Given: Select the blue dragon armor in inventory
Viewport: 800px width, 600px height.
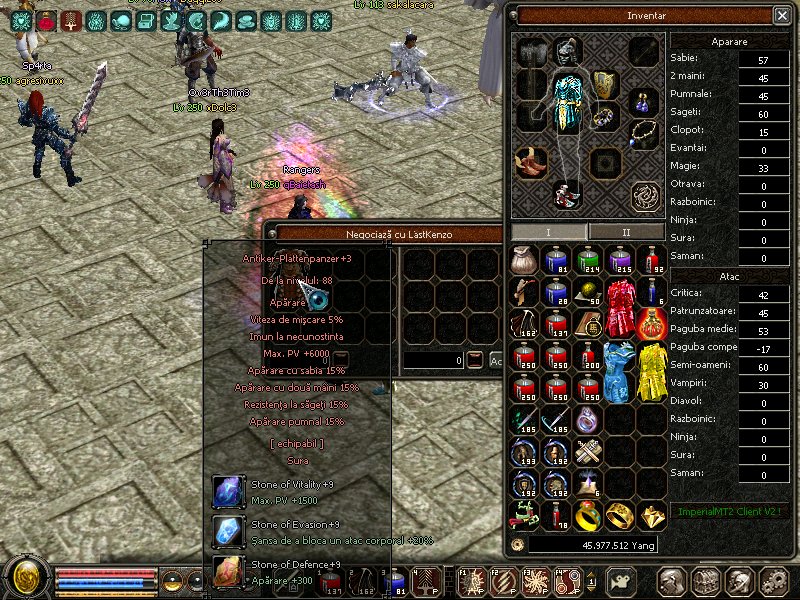Looking at the screenshot, I should click(620, 370).
